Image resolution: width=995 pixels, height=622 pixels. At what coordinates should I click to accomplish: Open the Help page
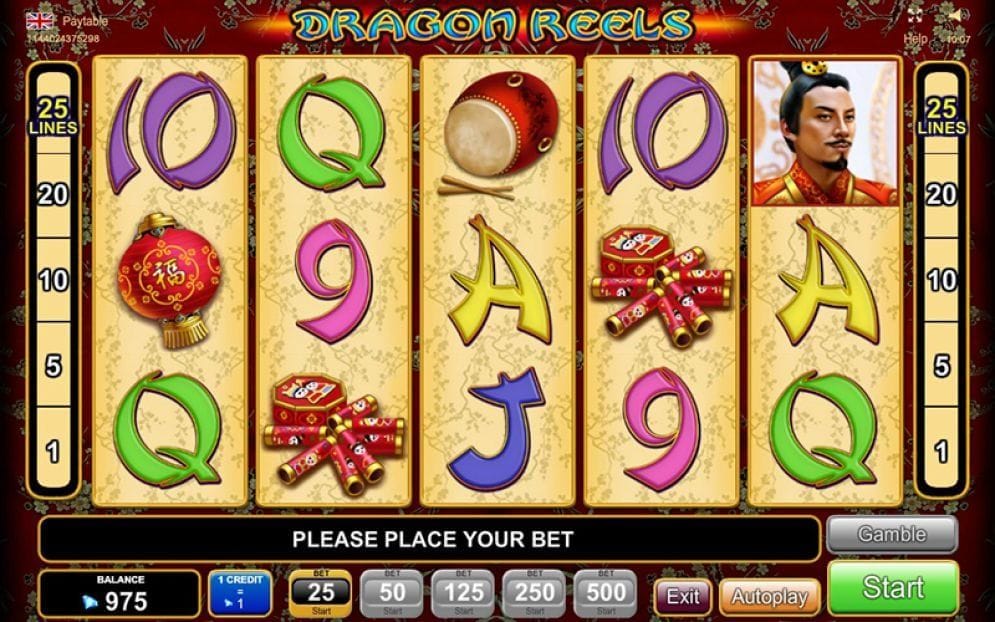coord(915,38)
